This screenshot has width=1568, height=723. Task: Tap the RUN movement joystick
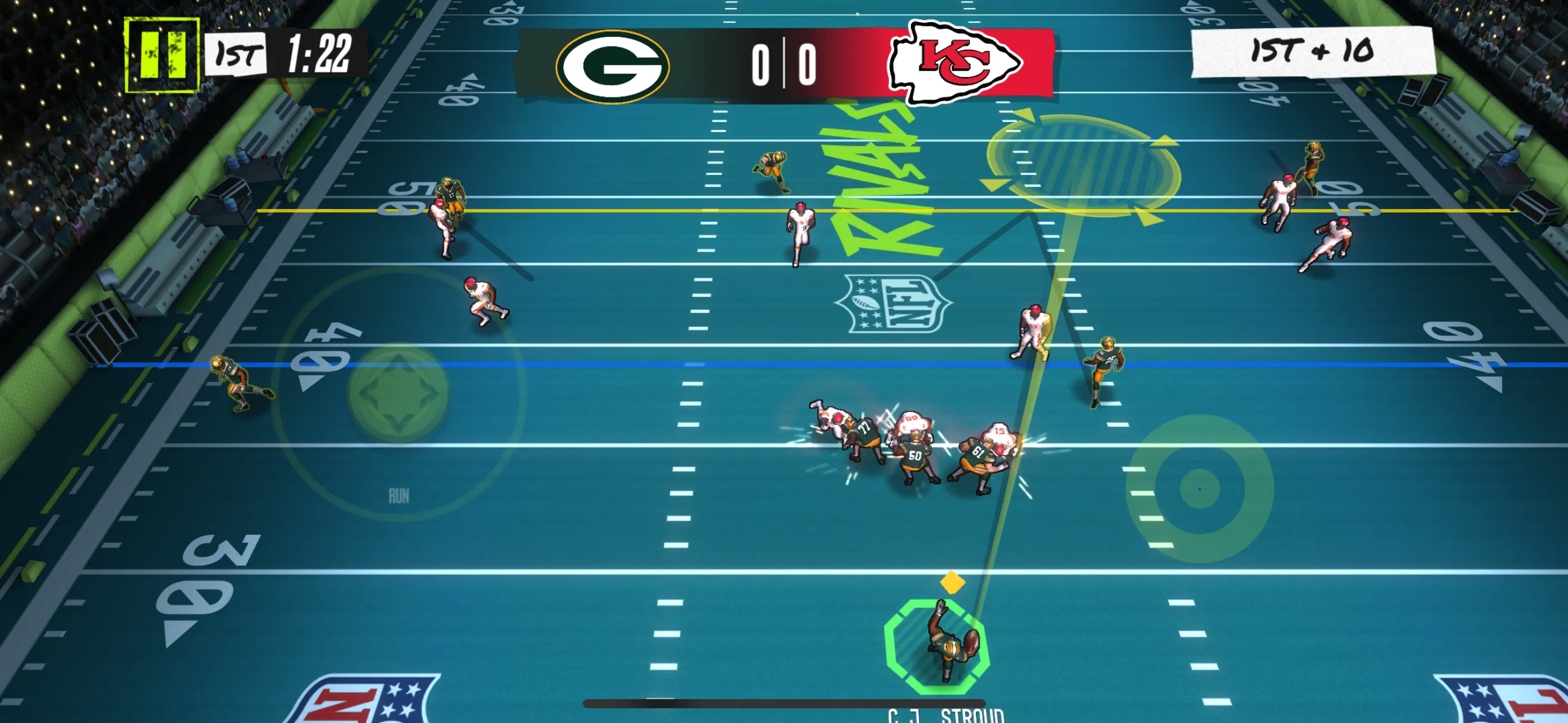399,393
